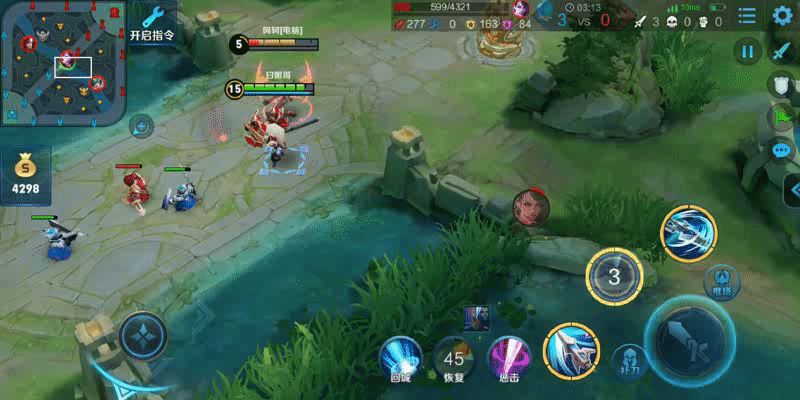Viewport: 800px width, 400px height.
Task: Open the chat bubble quick messages
Action: pyautogui.click(x=783, y=150)
